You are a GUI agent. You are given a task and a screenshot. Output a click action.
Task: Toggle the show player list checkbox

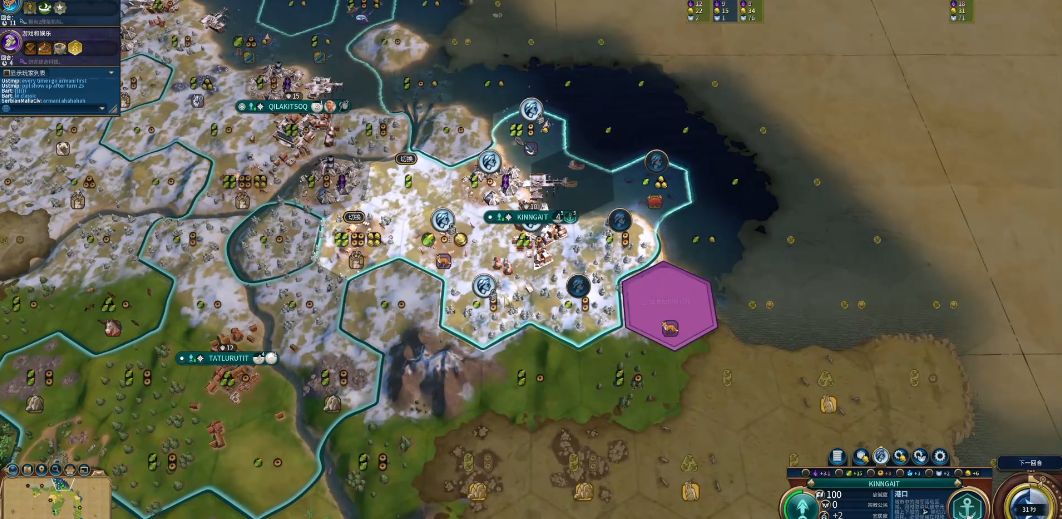(x=6, y=73)
